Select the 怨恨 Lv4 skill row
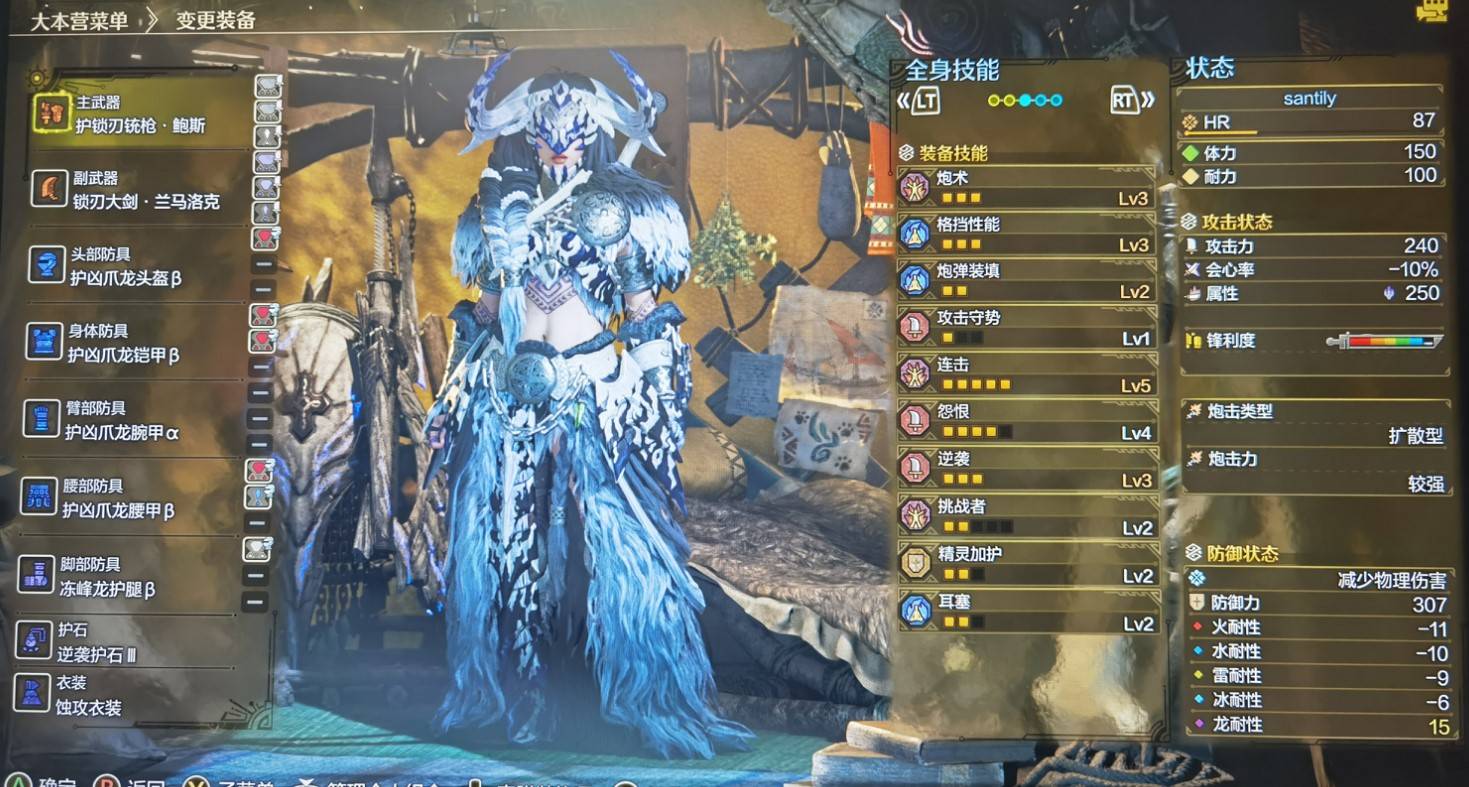This screenshot has width=1469, height=787. click(x=1027, y=422)
